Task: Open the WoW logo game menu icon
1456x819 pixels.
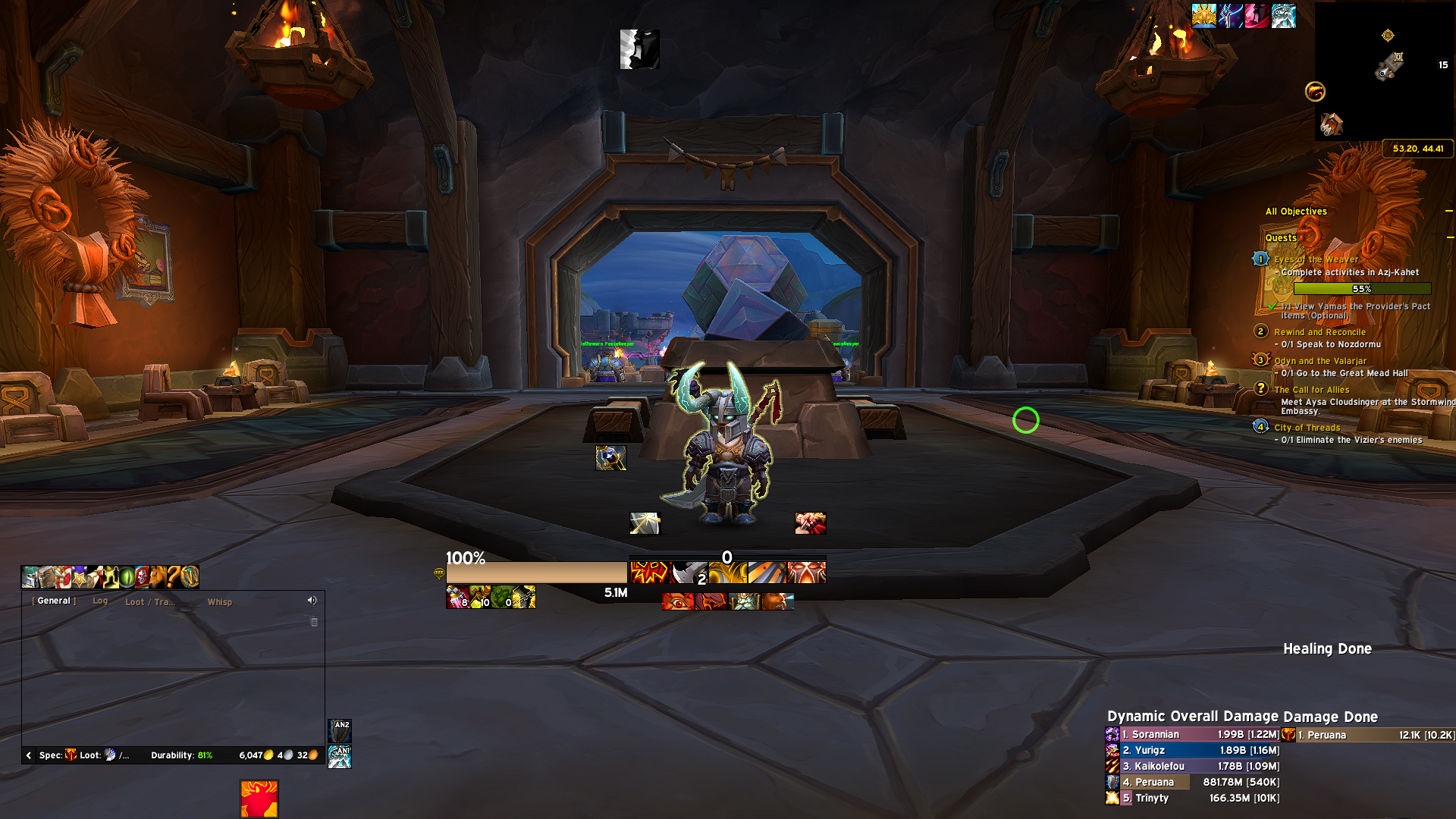Action: pyautogui.click(x=190, y=577)
